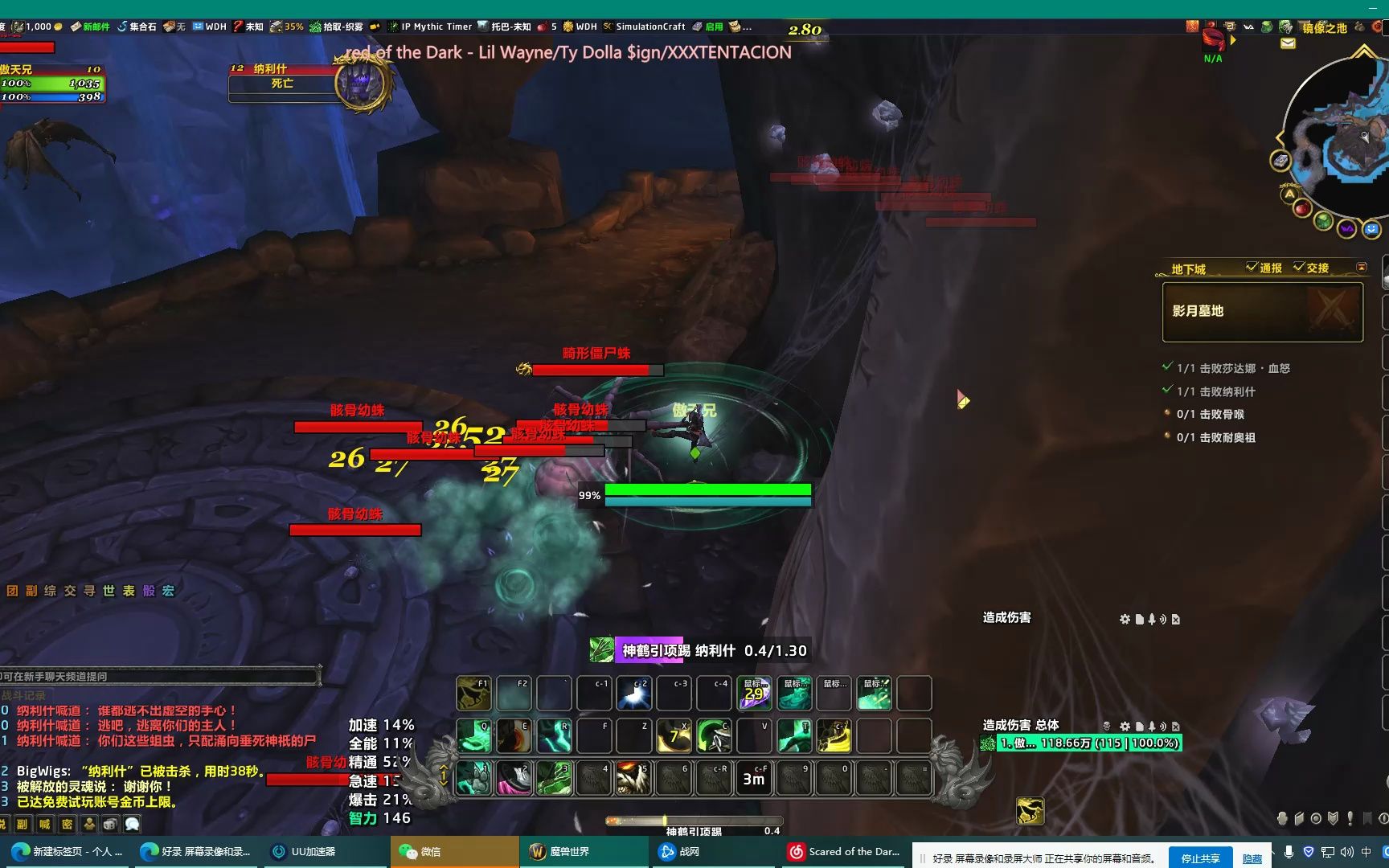Click the dice roll chat button
1389x868 pixels.
[110, 824]
